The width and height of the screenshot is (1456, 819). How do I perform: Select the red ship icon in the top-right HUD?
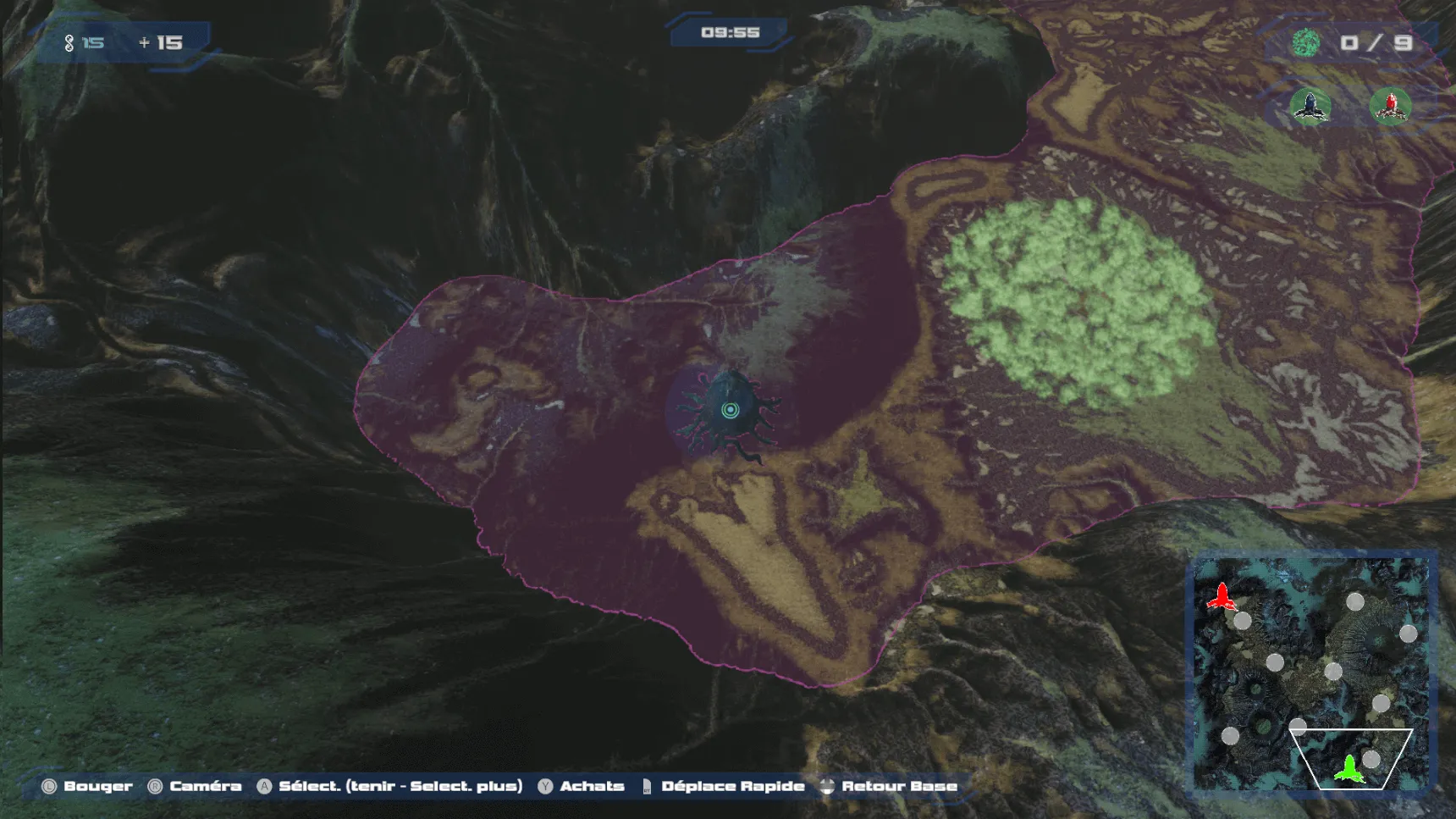[x=1390, y=107]
